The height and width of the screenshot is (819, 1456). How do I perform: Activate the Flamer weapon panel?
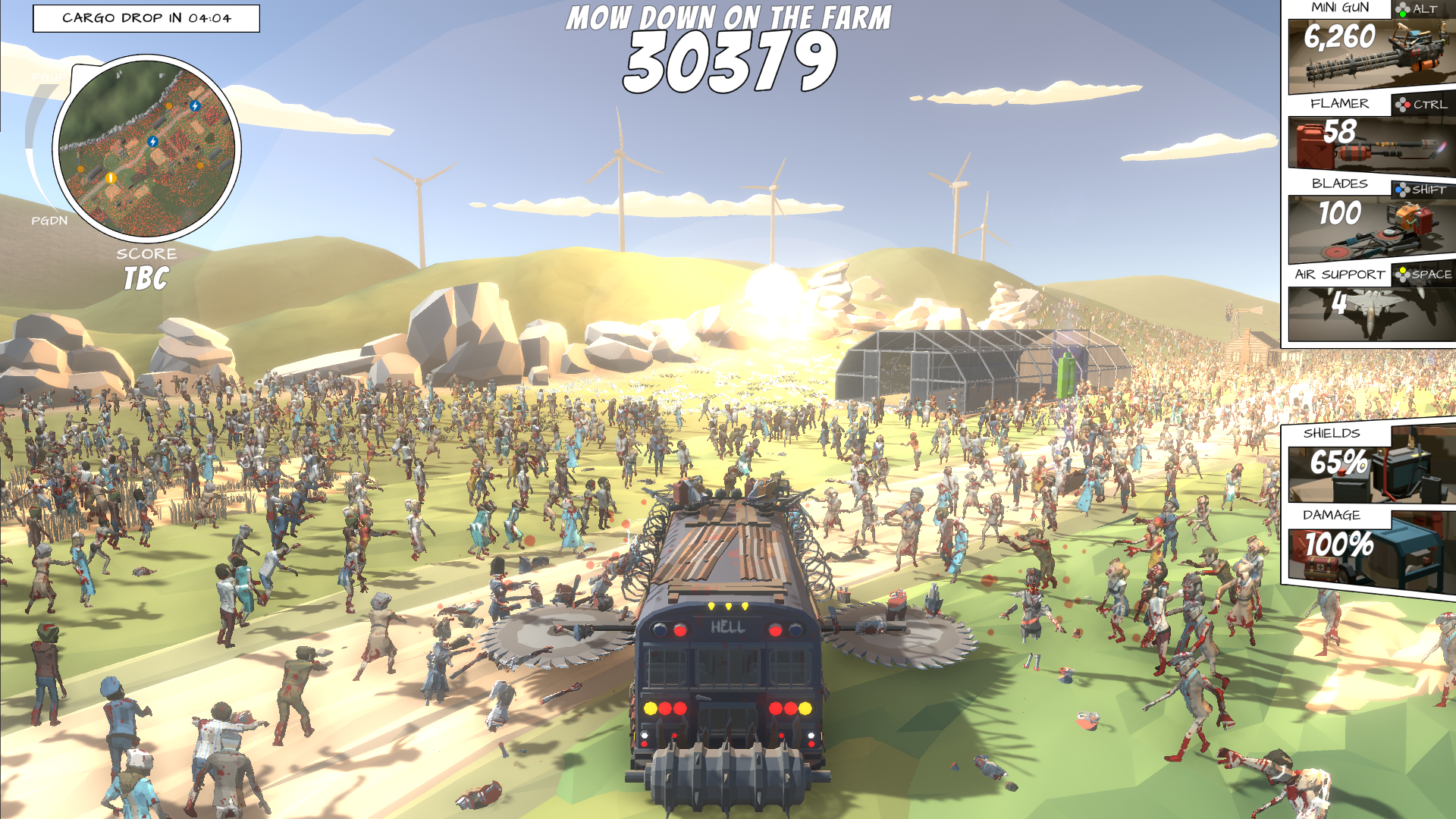[1371, 143]
